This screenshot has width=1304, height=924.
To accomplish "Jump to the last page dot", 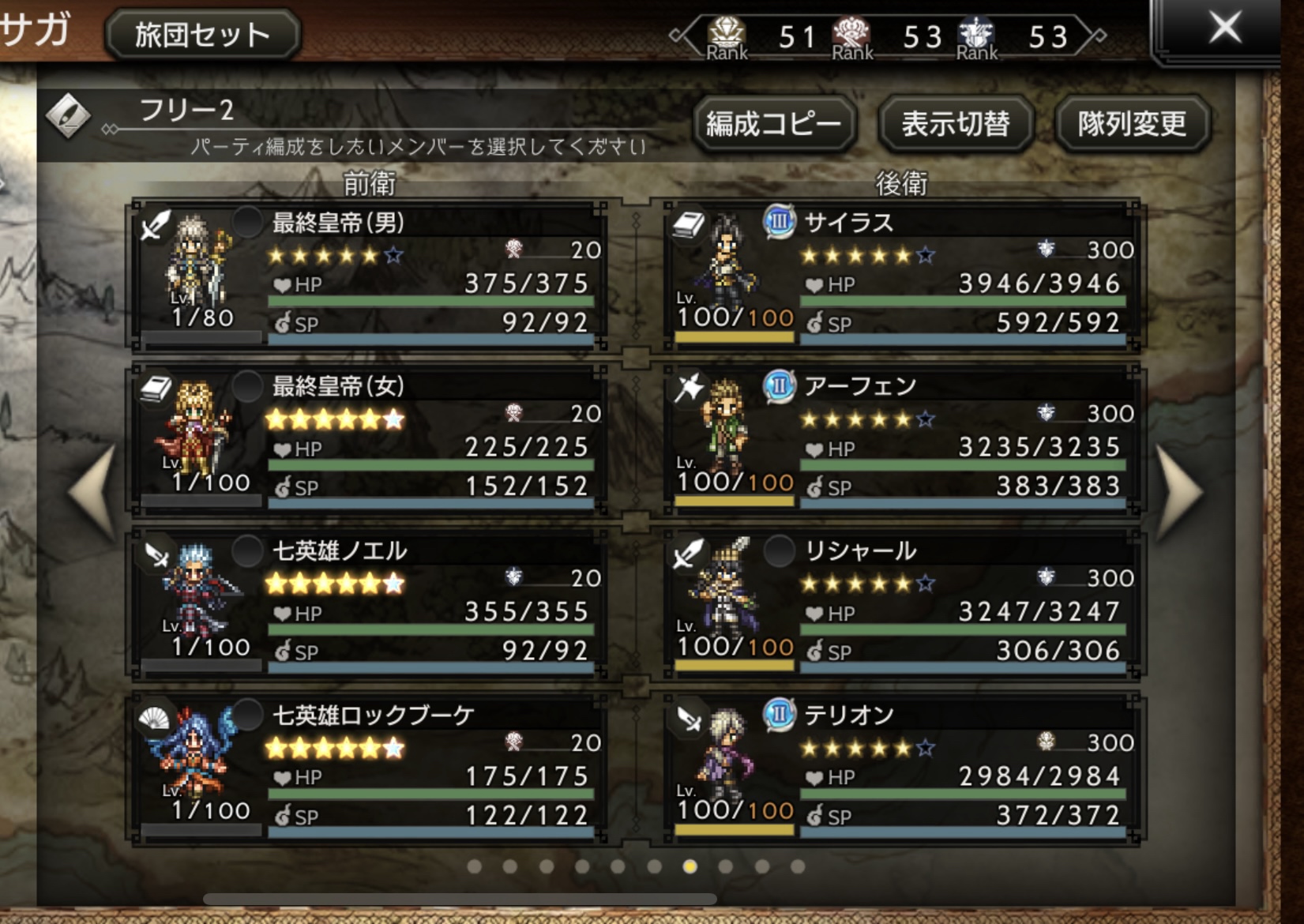I will click(x=798, y=867).
